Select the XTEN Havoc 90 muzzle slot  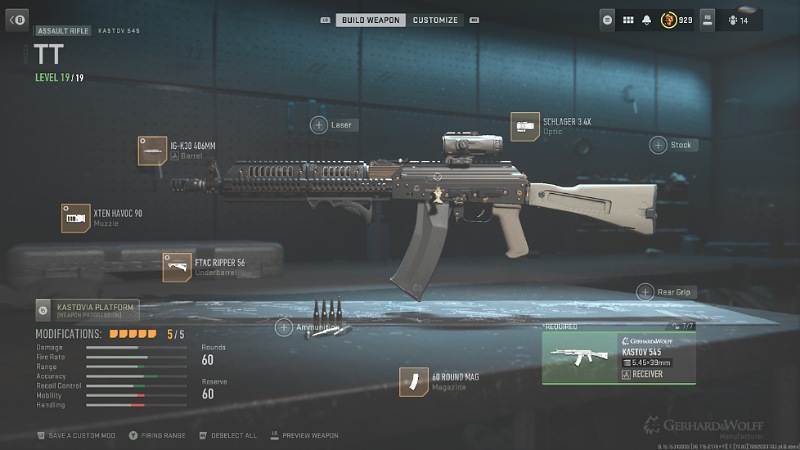tap(76, 218)
